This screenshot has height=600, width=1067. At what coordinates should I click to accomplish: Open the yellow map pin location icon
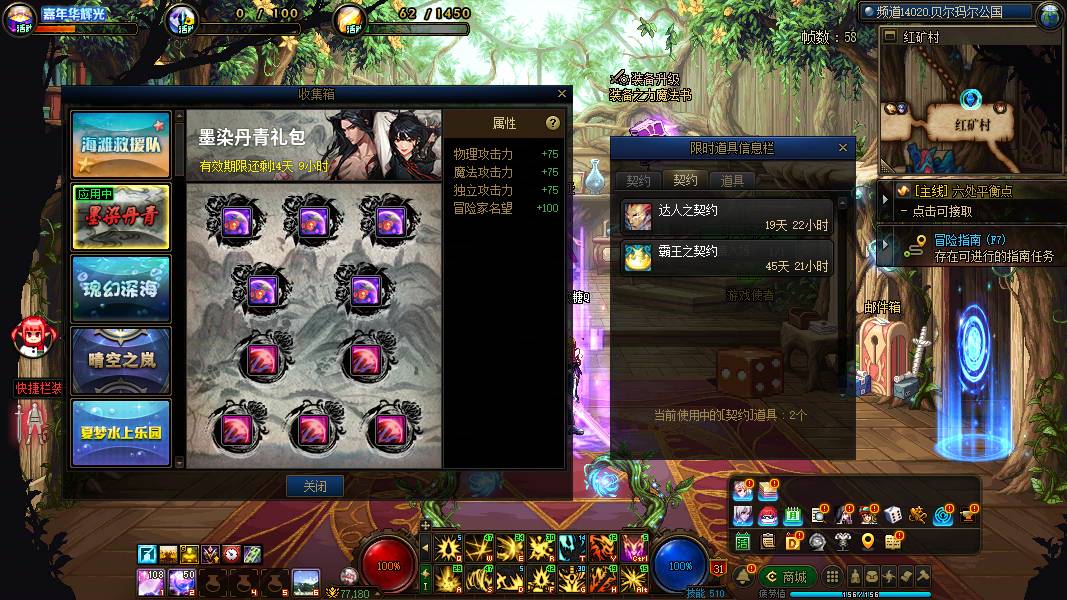867,541
